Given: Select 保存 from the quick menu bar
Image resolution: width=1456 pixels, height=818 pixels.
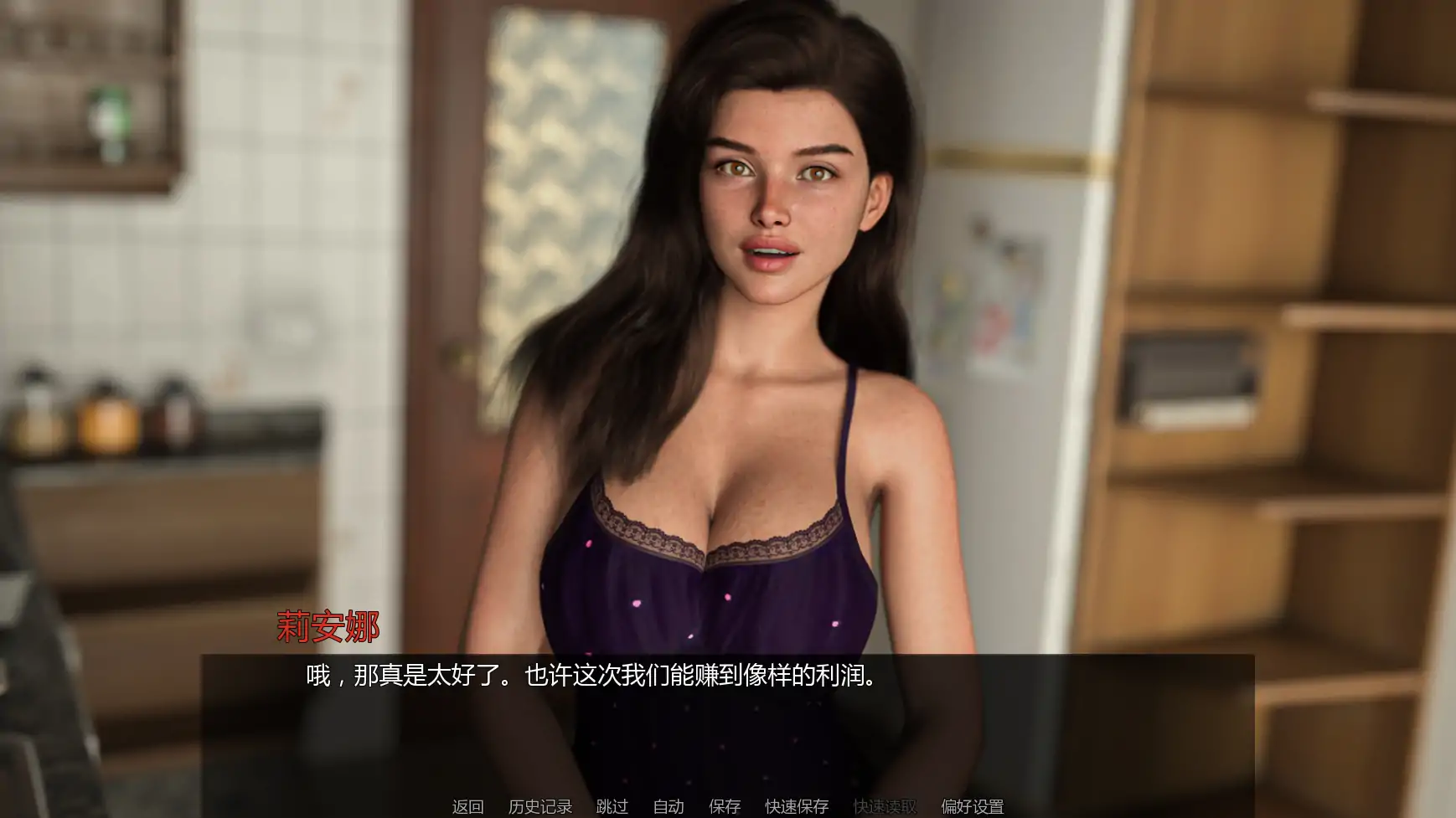Looking at the screenshot, I should 724,807.
